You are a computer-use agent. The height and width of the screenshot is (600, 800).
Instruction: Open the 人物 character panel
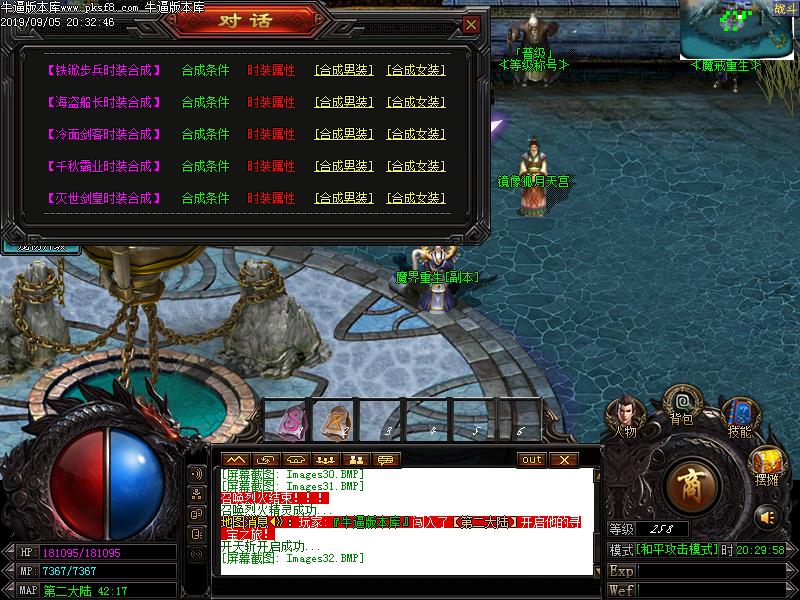click(x=626, y=415)
